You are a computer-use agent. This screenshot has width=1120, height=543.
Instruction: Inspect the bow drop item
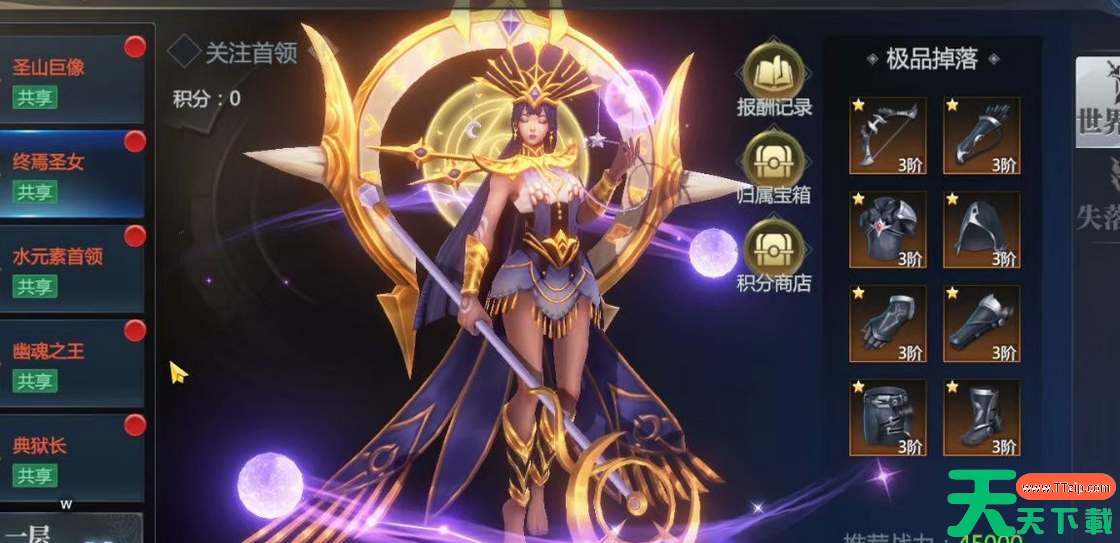(x=887, y=135)
